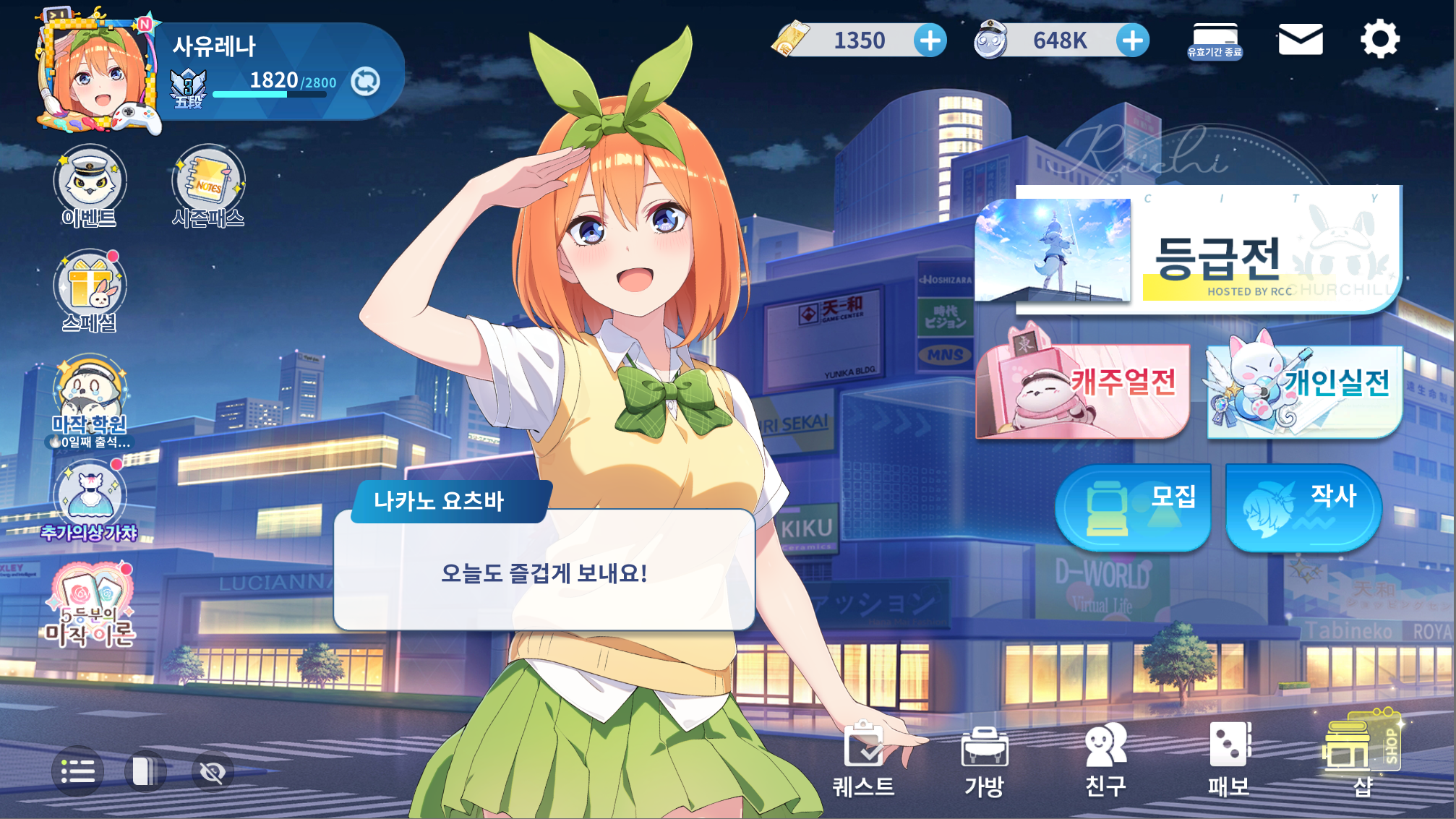Open the 가방 bag inventory
This screenshot has width=1456, height=819.
[x=985, y=760]
